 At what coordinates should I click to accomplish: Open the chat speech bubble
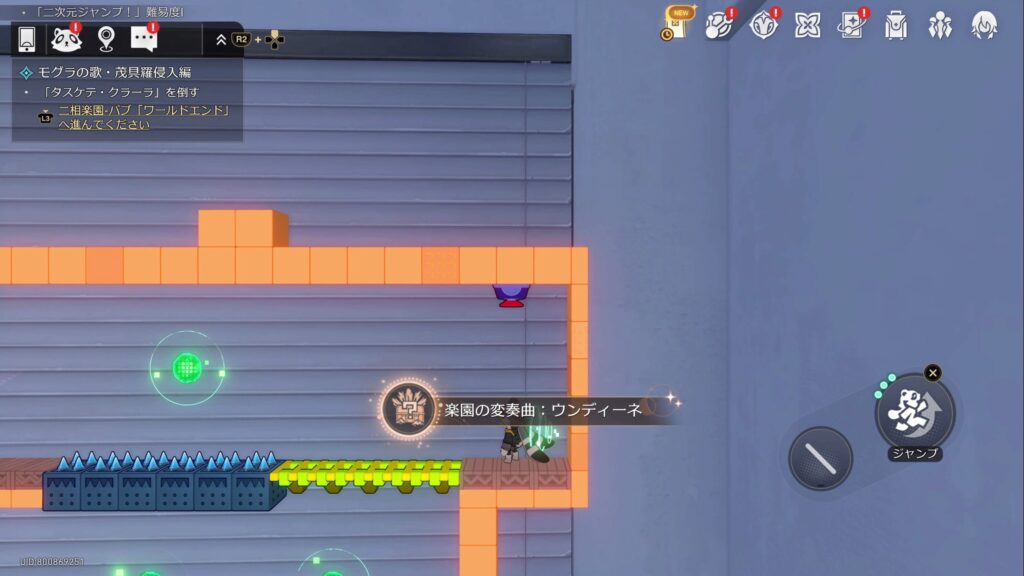(144, 39)
